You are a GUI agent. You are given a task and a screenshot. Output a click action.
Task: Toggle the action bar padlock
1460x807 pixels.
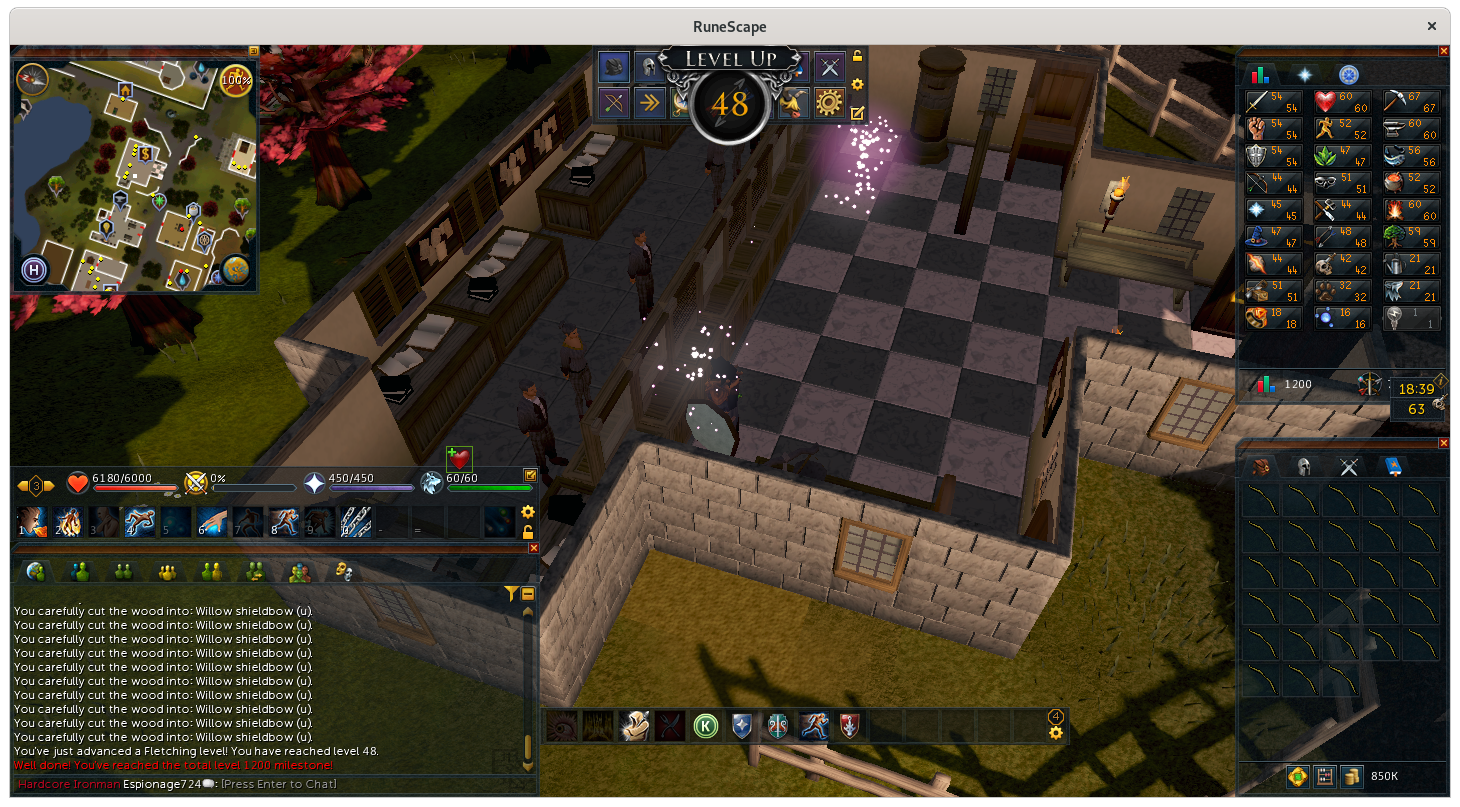click(528, 532)
